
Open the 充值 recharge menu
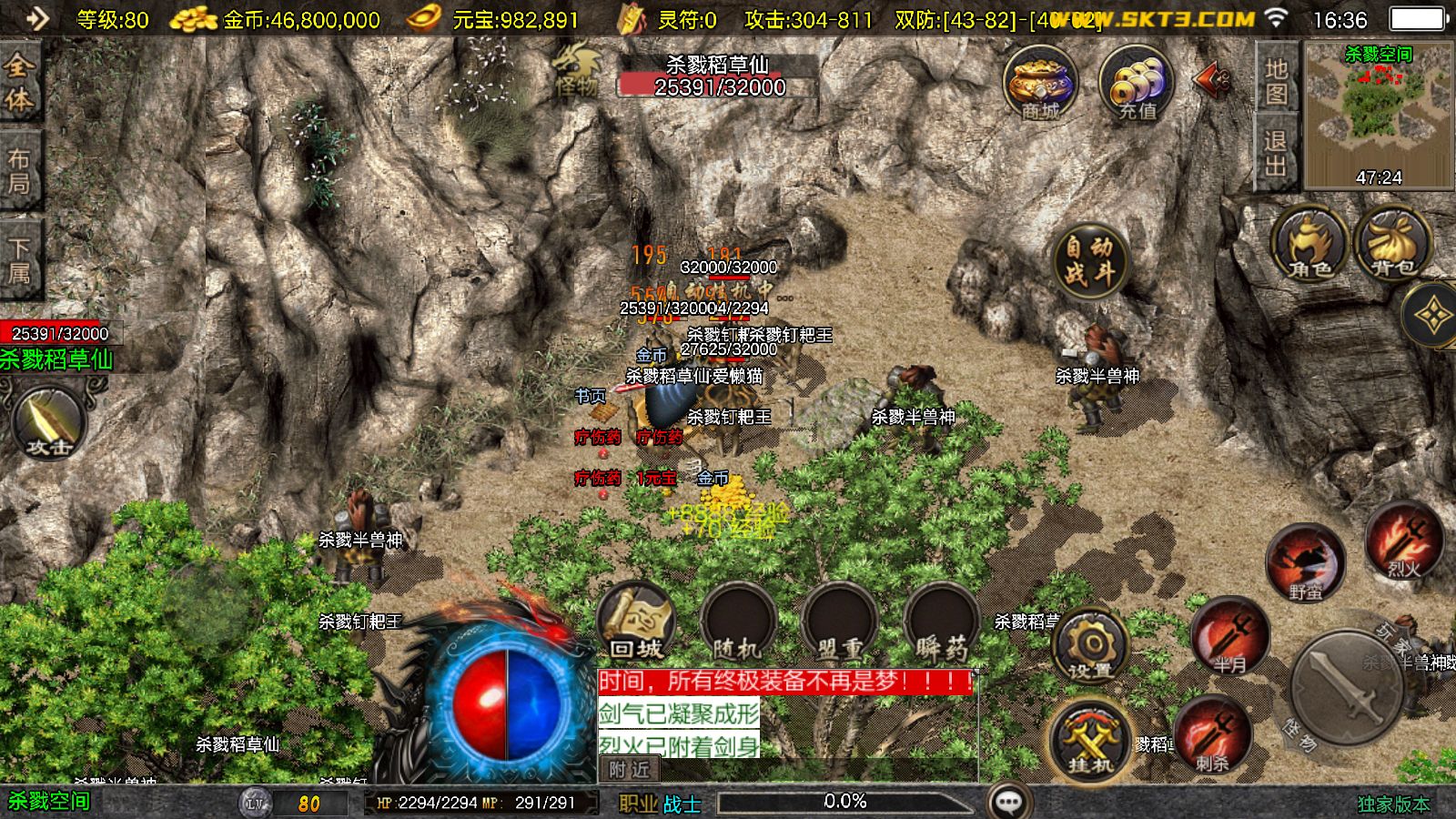click(1136, 85)
